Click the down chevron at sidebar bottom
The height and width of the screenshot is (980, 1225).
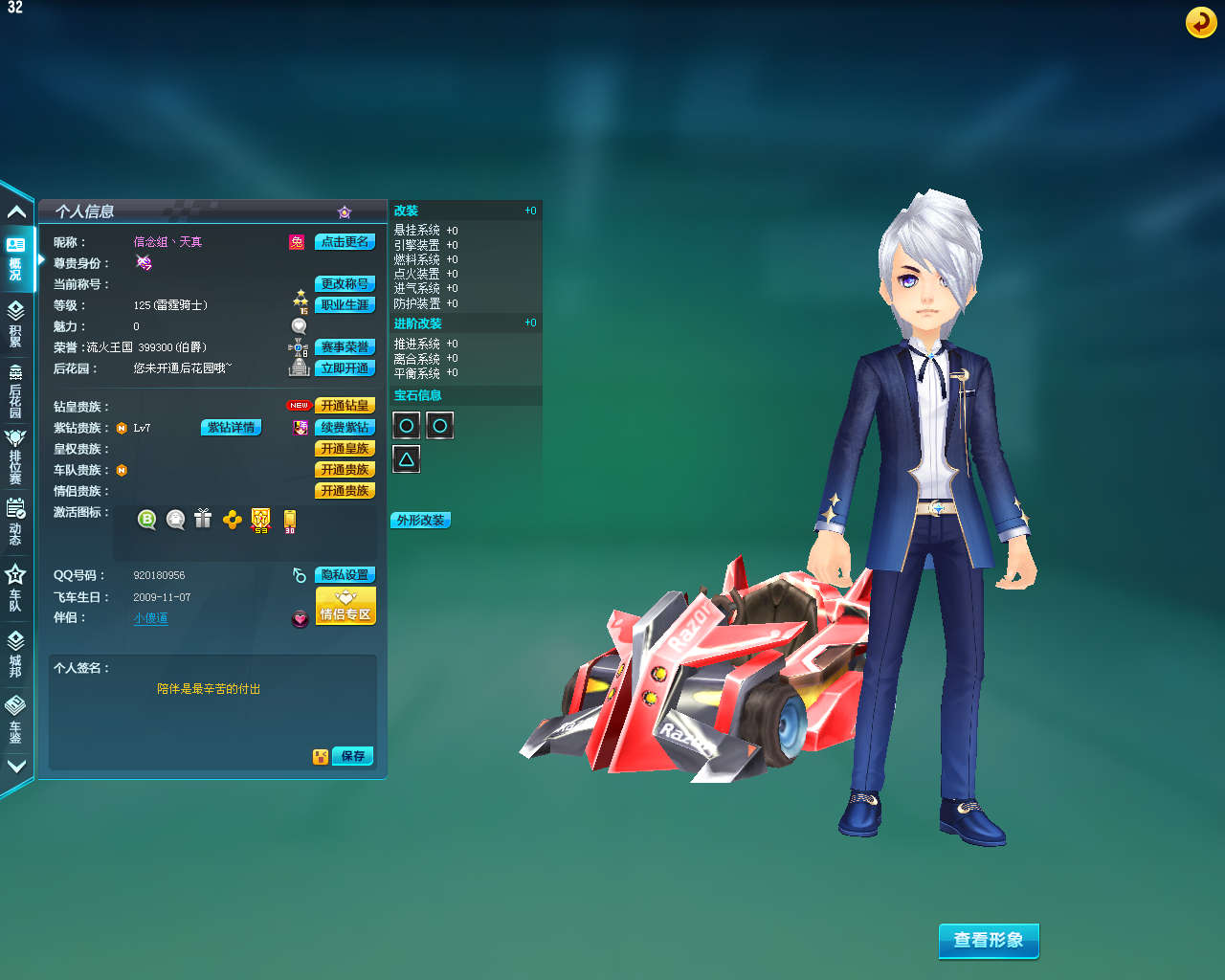point(15,766)
